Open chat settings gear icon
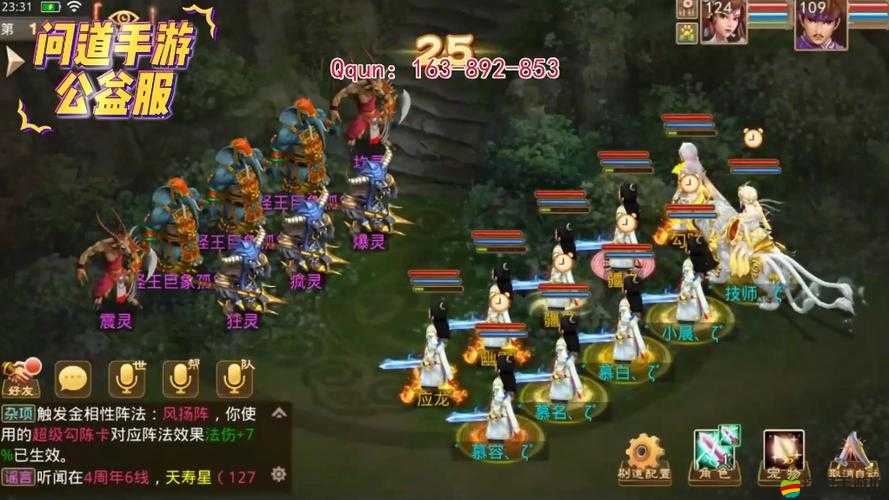The height and width of the screenshot is (500, 889). [x=279, y=473]
